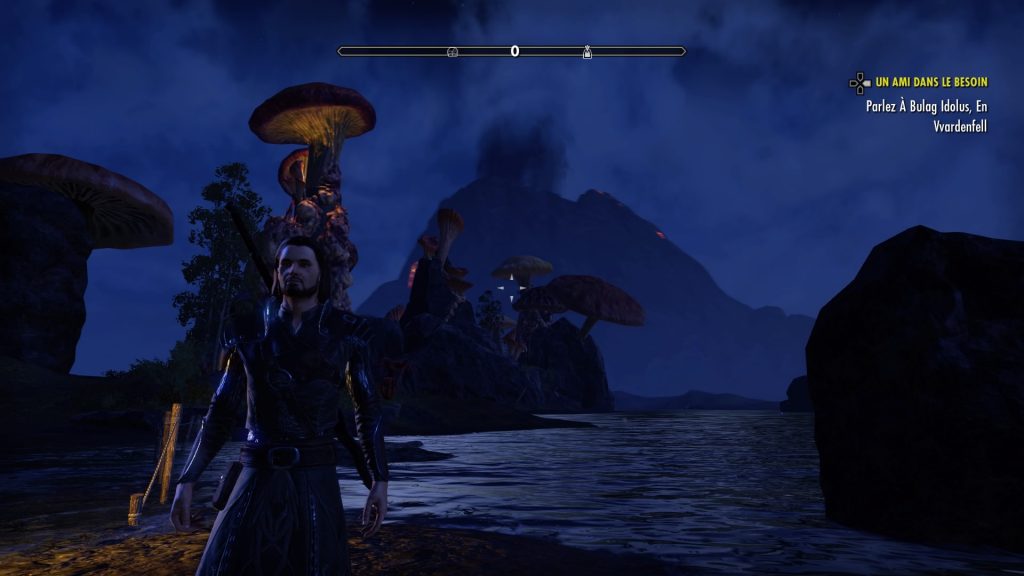Click the house-shaped marker on the compass
The width and height of the screenshot is (1024, 576).
(452, 51)
